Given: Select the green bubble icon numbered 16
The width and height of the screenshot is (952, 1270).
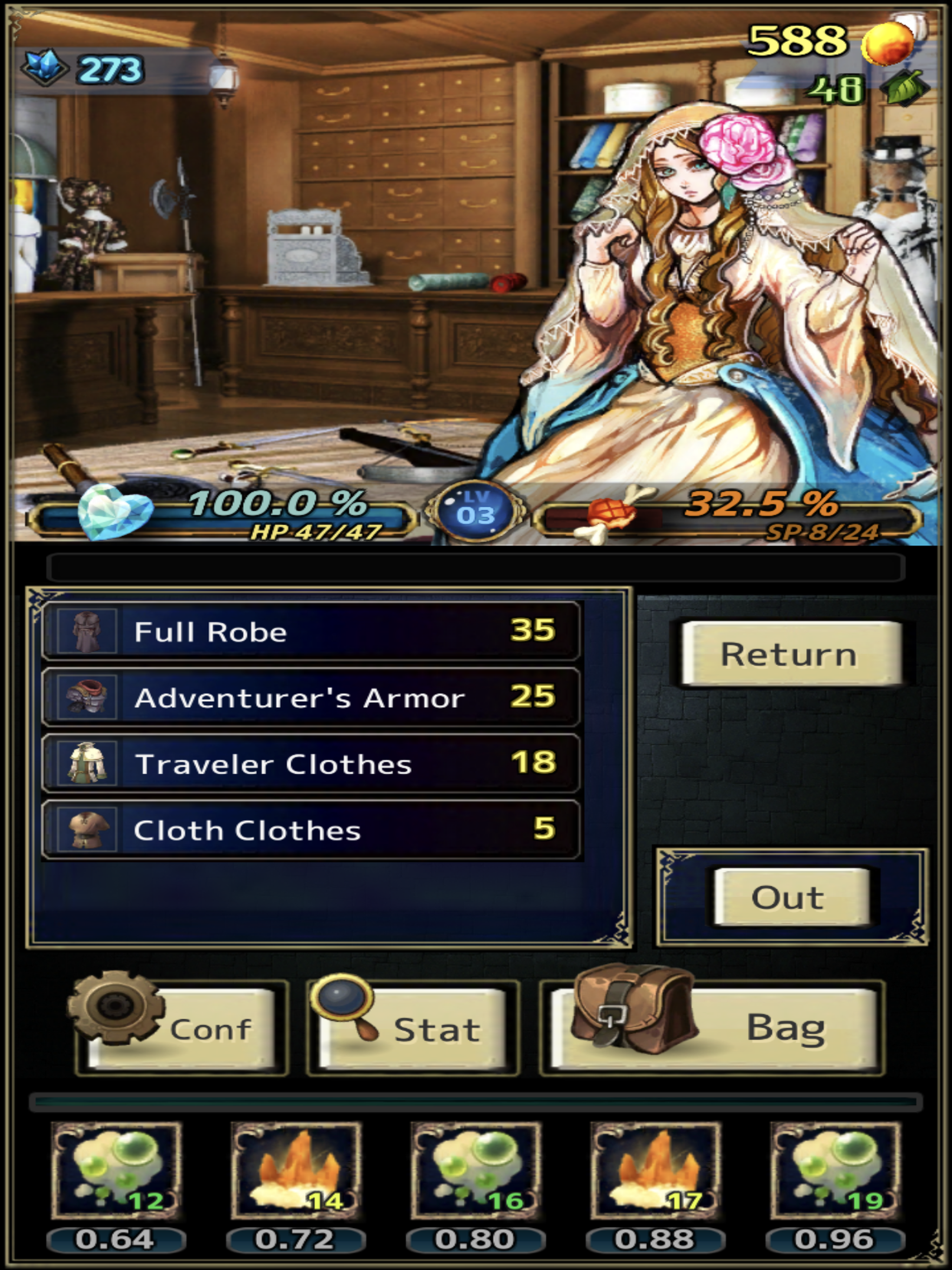Looking at the screenshot, I should (476, 1170).
